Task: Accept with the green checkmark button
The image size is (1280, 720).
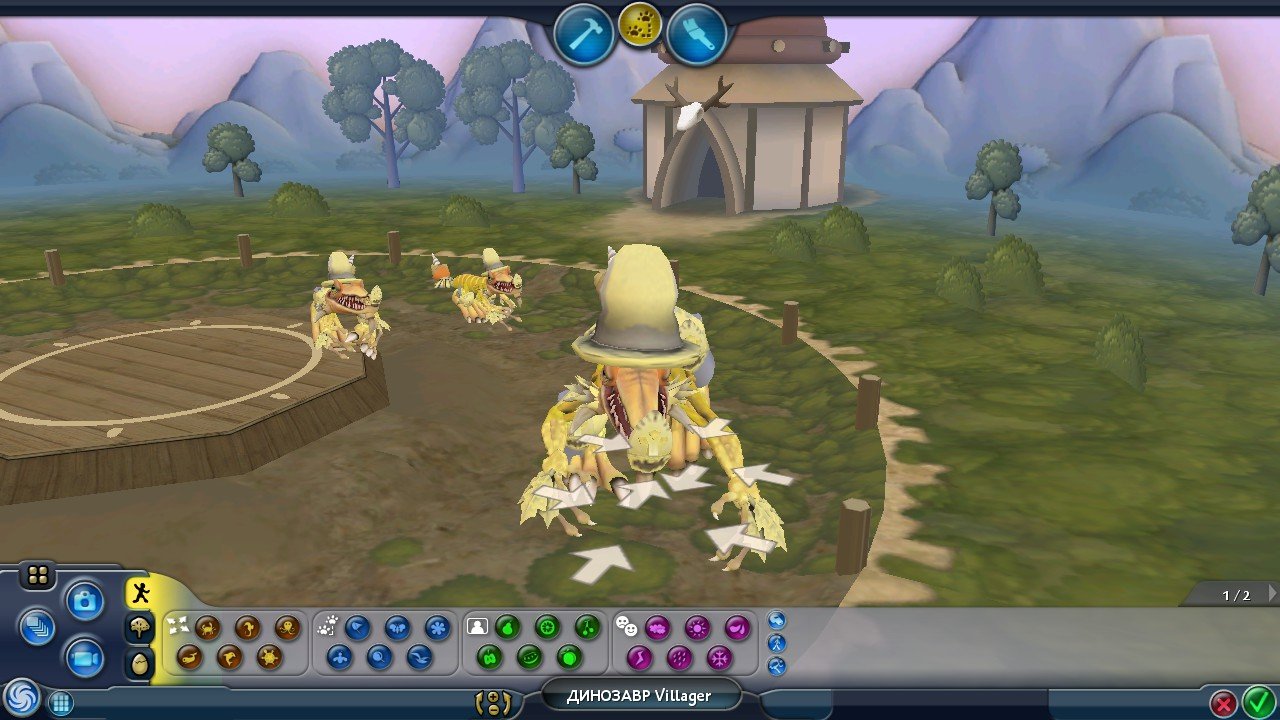Action: pos(1256,703)
